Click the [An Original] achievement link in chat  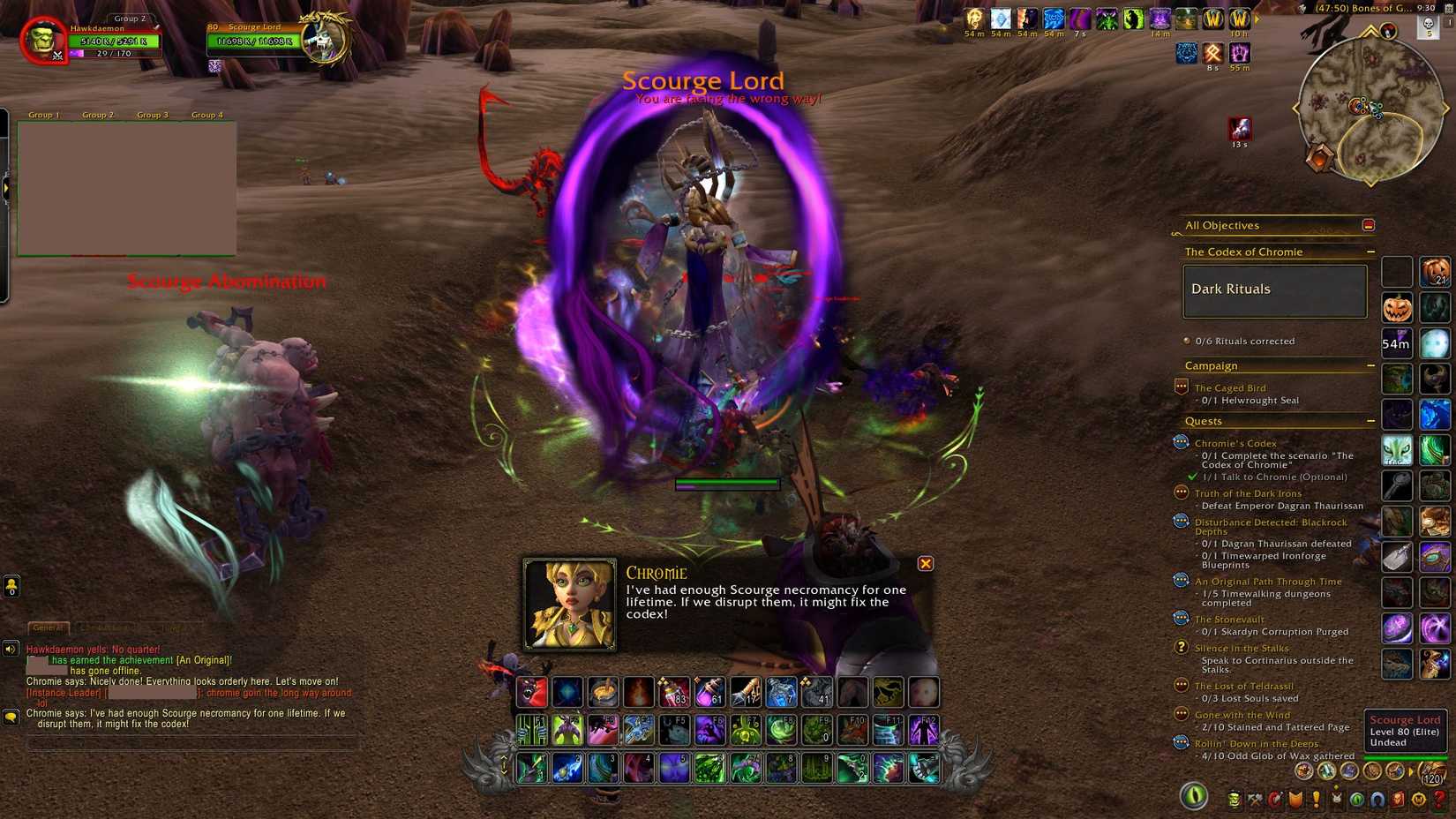tap(205, 658)
